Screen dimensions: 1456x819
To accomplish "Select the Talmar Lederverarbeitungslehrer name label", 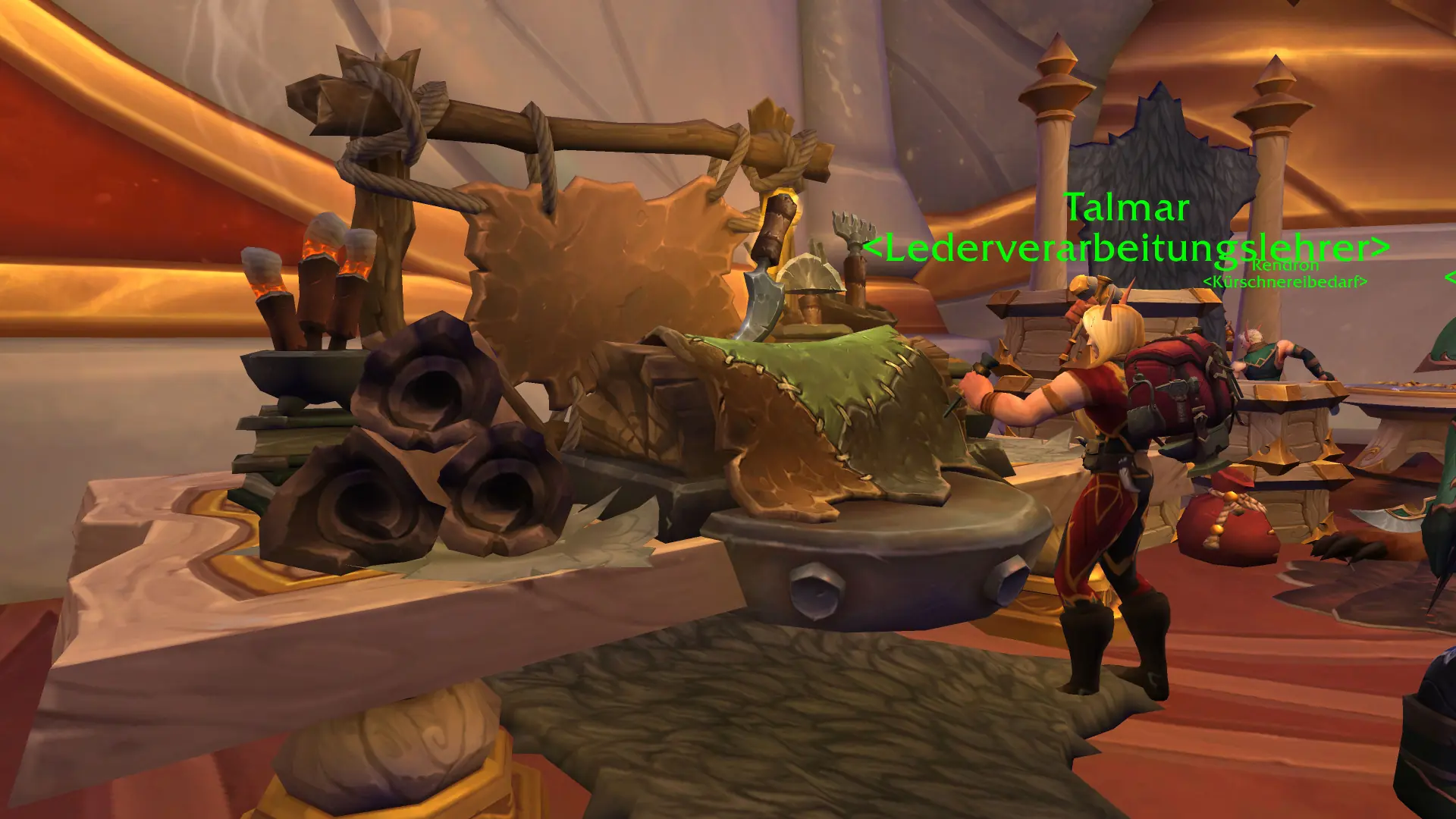I will [x=1126, y=227].
